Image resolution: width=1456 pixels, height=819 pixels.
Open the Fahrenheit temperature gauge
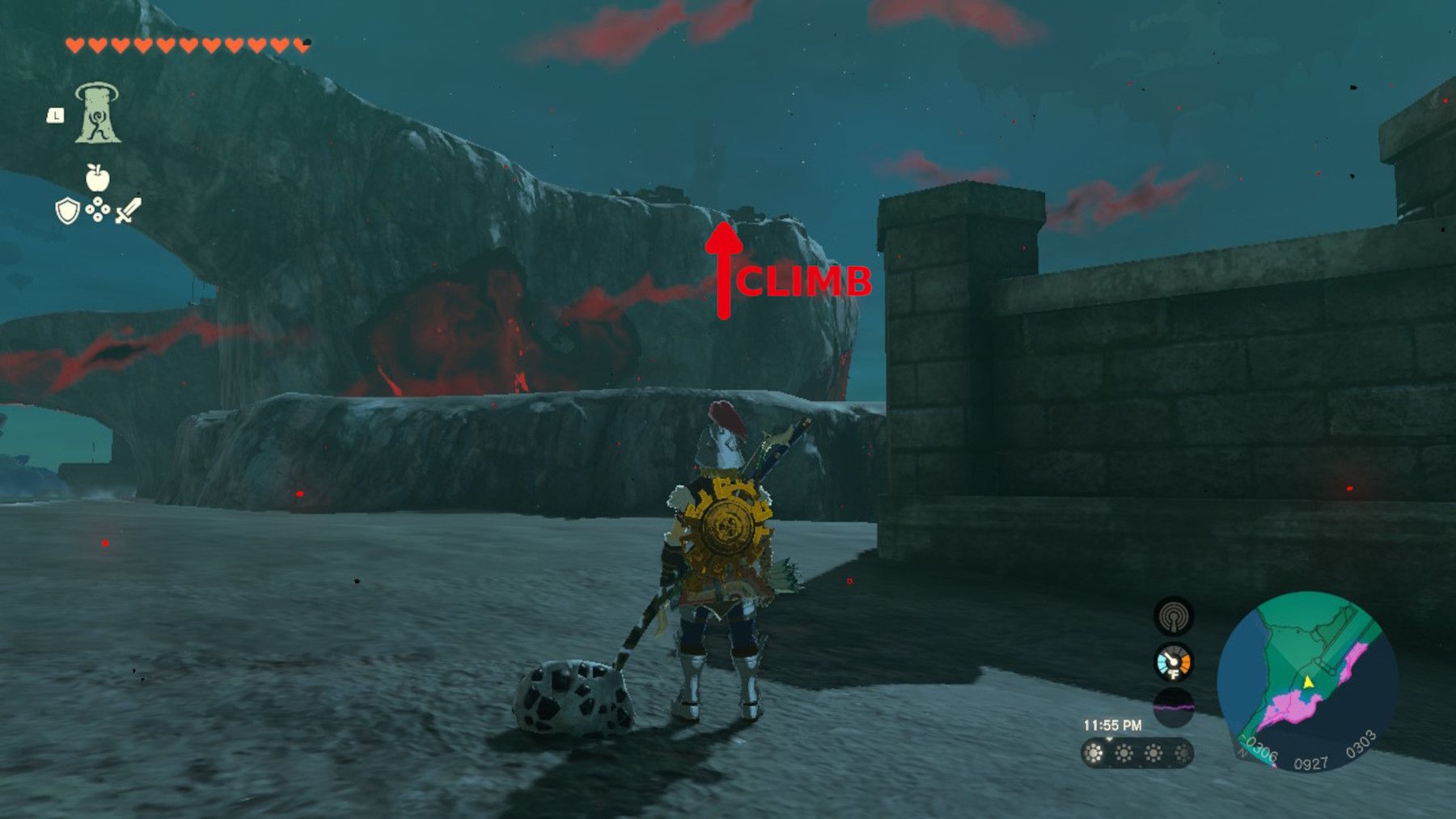tap(1174, 662)
